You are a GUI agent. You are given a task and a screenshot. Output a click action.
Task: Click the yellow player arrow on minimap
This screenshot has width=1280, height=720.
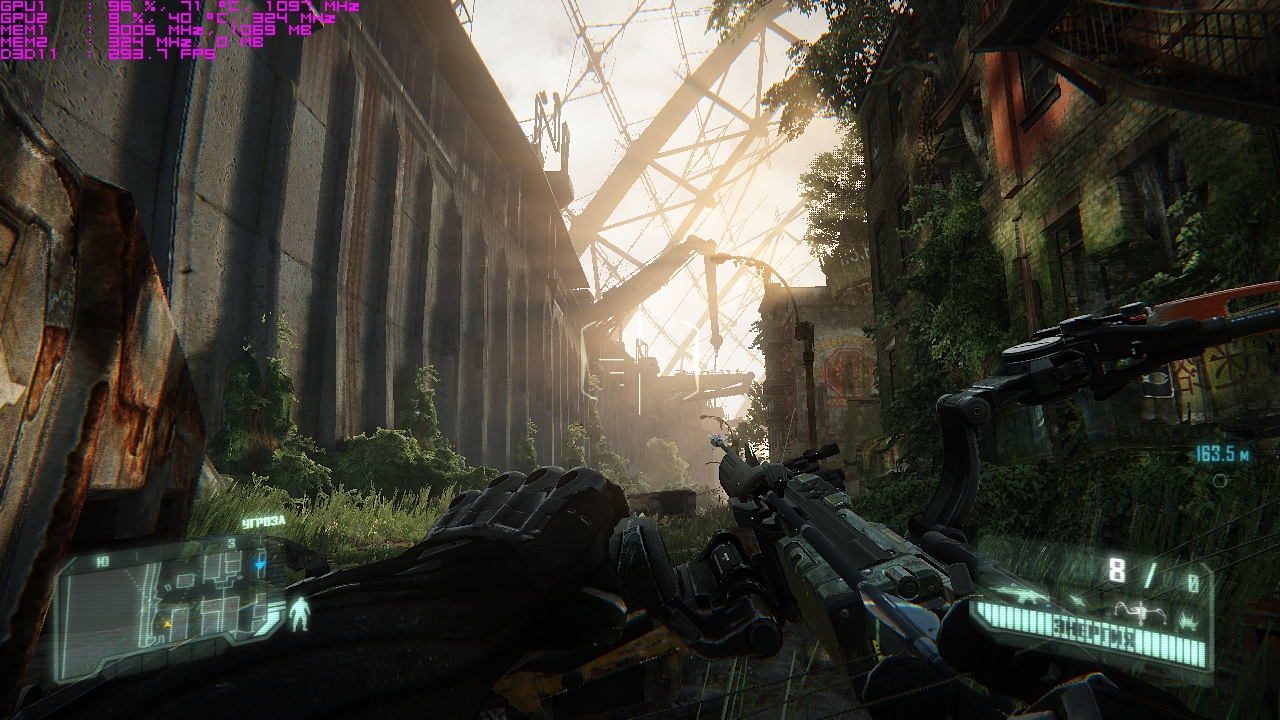[167, 622]
